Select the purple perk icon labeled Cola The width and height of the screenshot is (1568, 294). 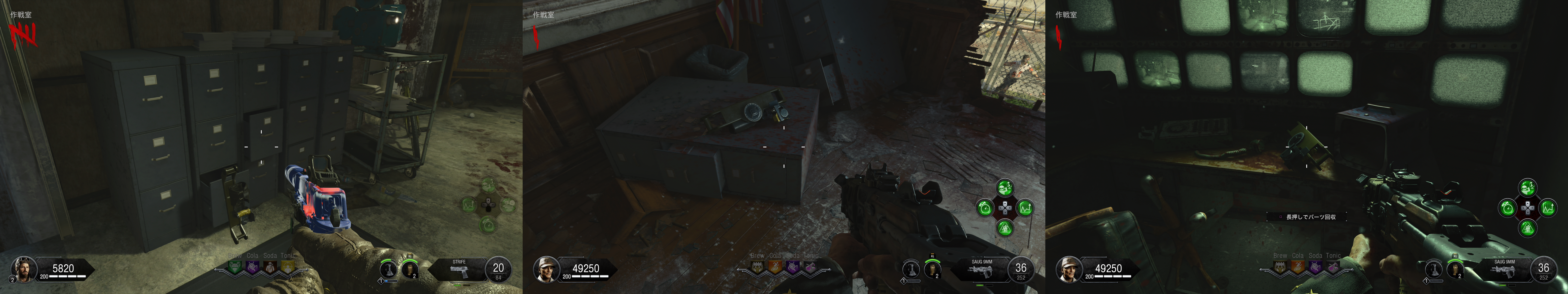(x=252, y=266)
